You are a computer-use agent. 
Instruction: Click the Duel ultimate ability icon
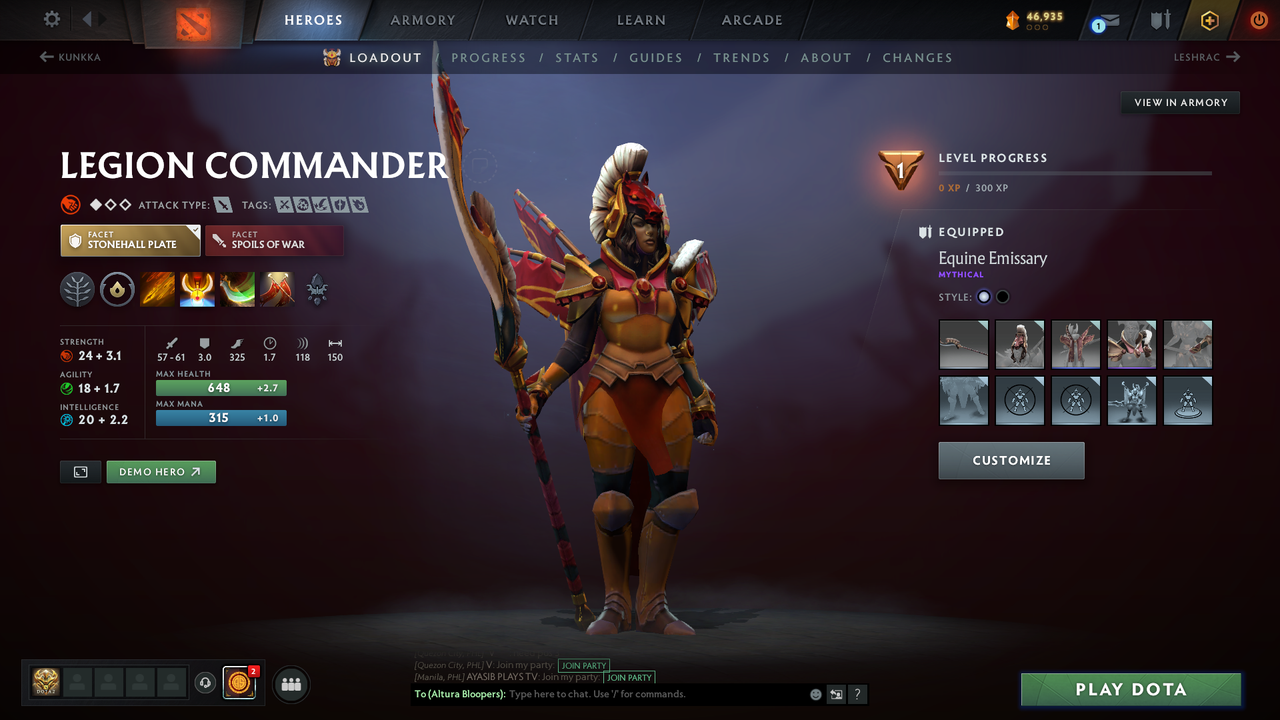[x=277, y=289]
